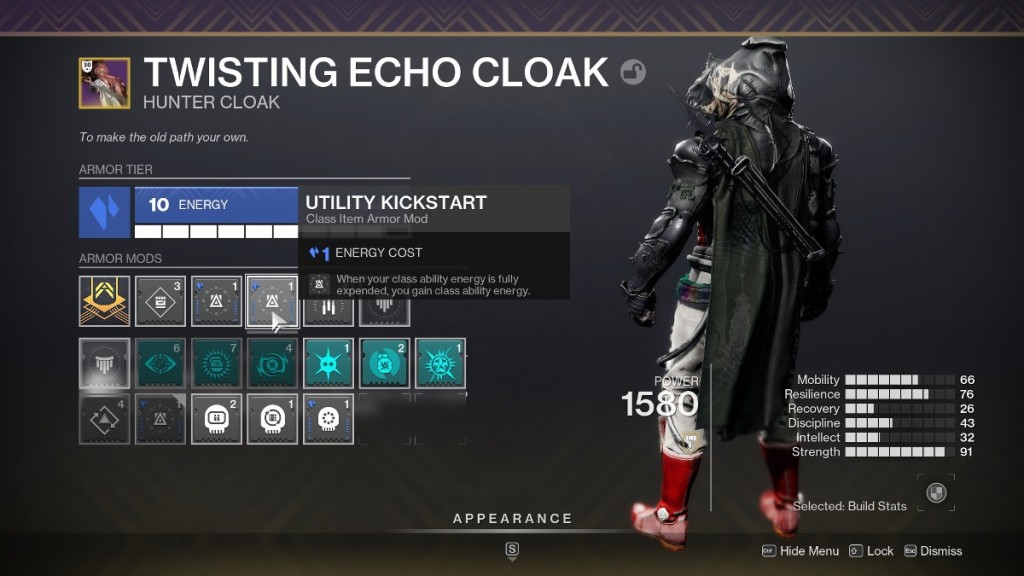Image resolution: width=1024 pixels, height=576 pixels.
Task: Pick the white skull mod costing 2
Action: pos(216,419)
